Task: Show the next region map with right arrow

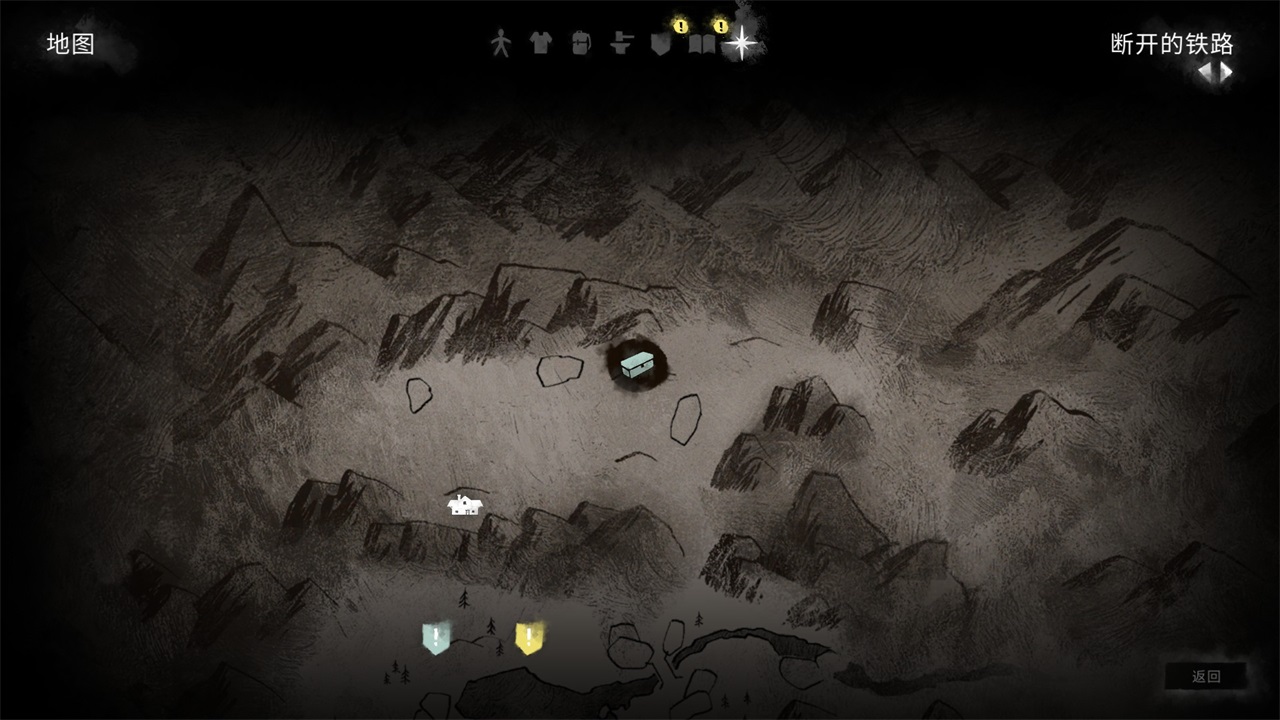Action: pos(1226,72)
